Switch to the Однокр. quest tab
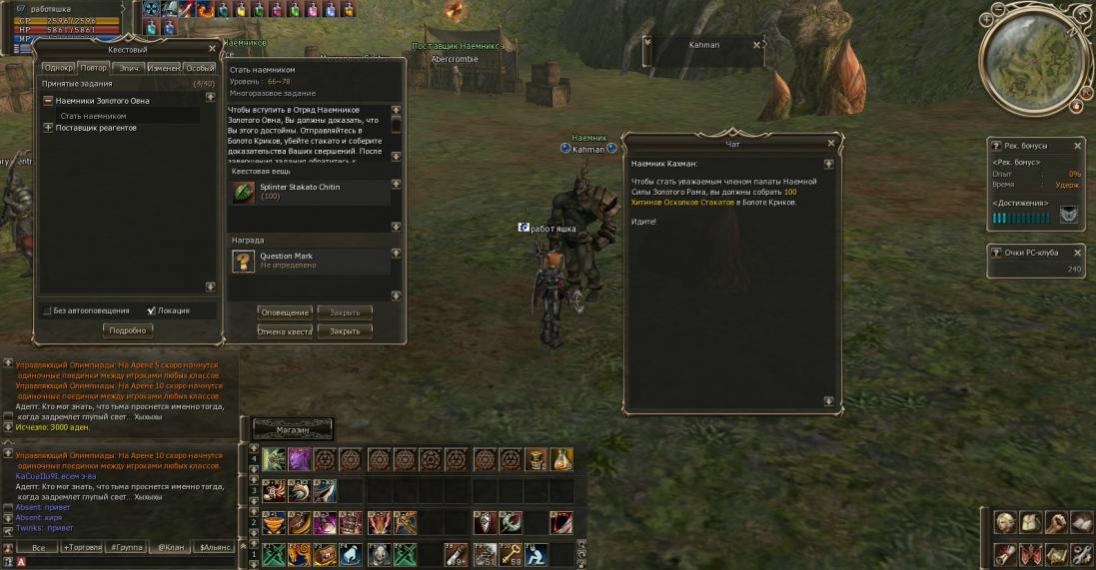 (x=59, y=68)
